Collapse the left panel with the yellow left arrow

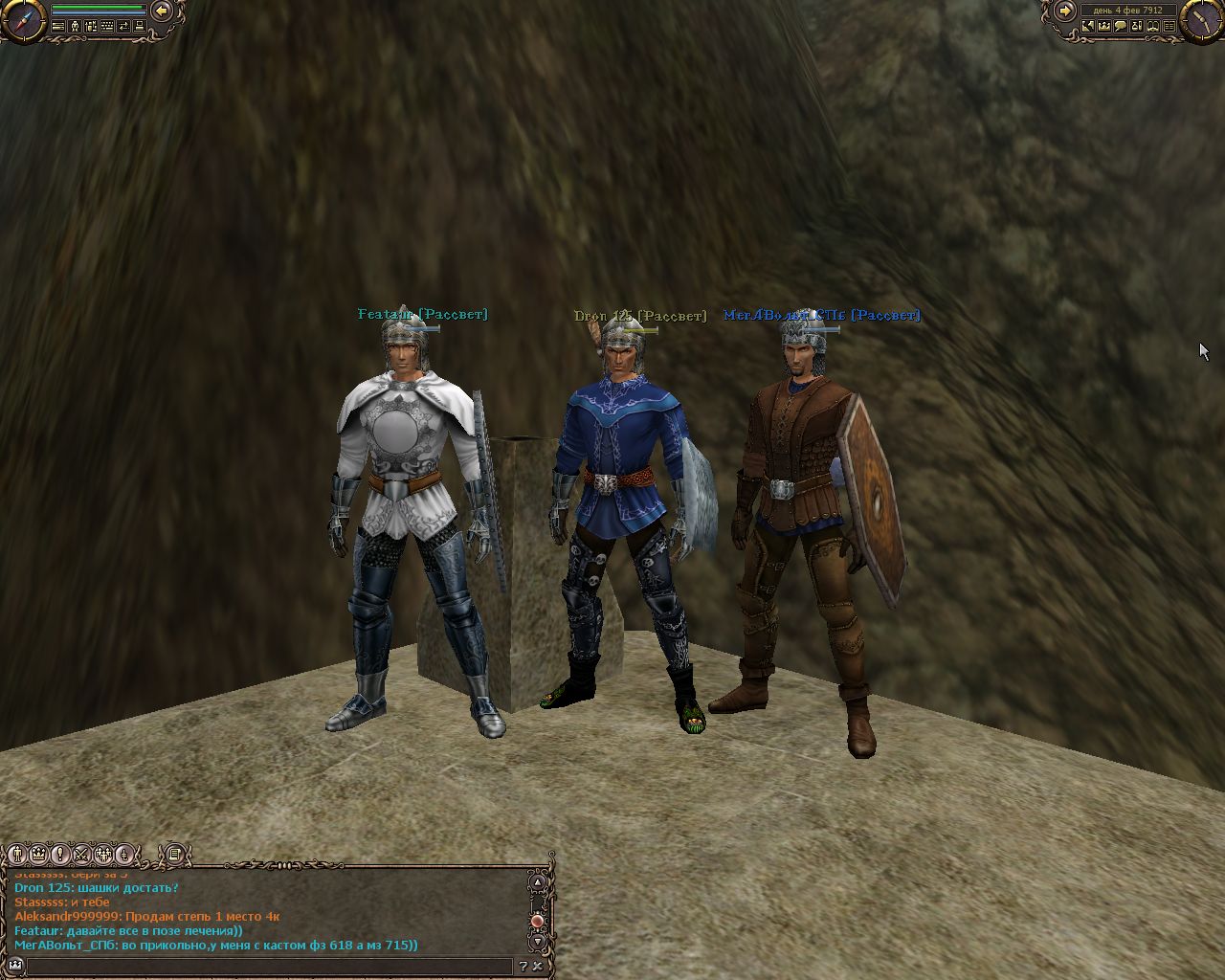coord(162,11)
